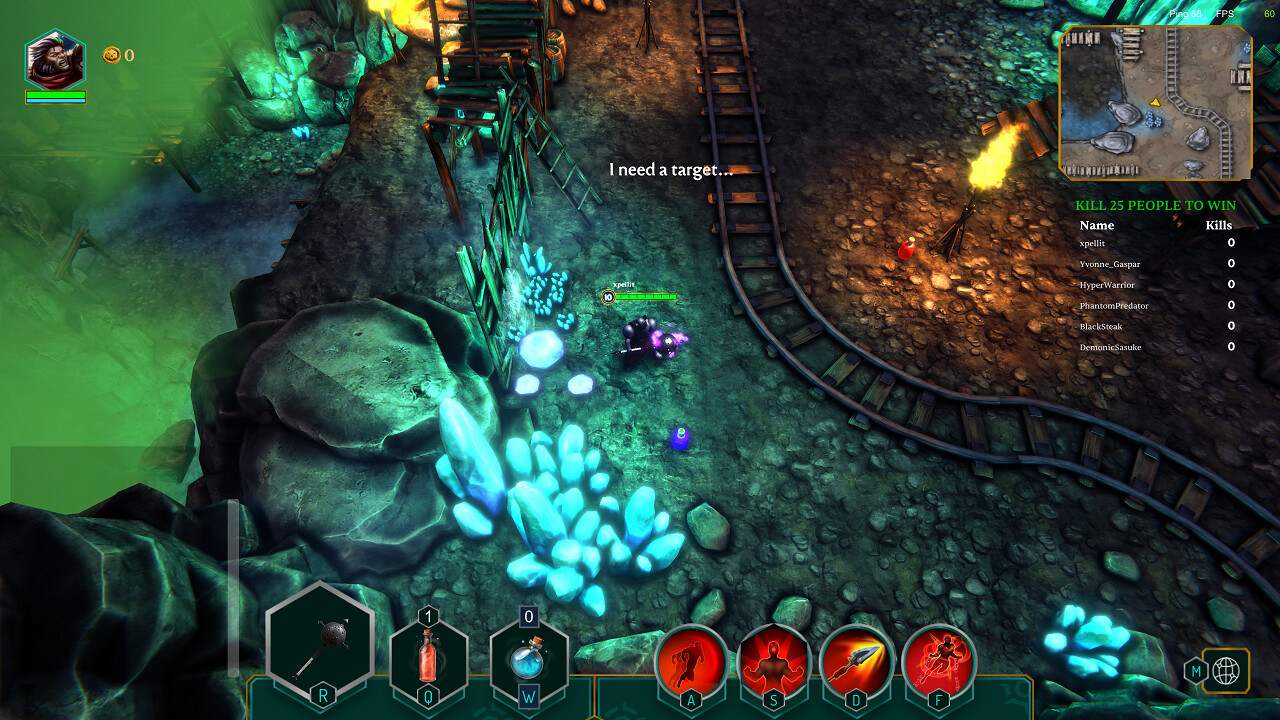
Task: Click the player health bar under the portrait
Action: click(x=55, y=97)
